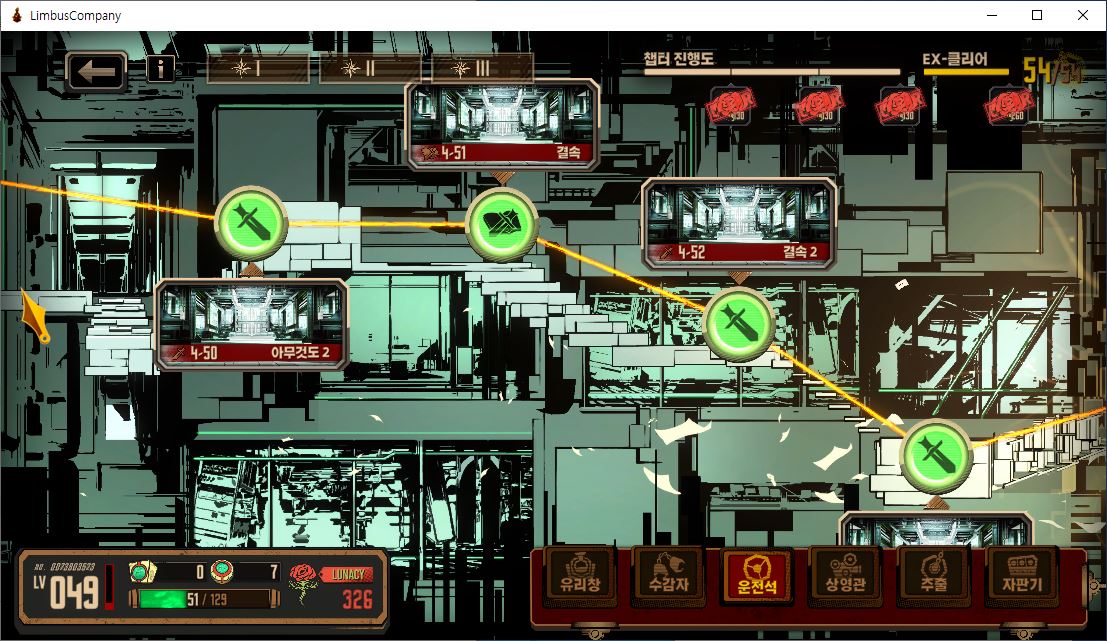Maximize the LimbusCompany window
Viewport: 1107px width, 641px height.
click(x=1037, y=15)
